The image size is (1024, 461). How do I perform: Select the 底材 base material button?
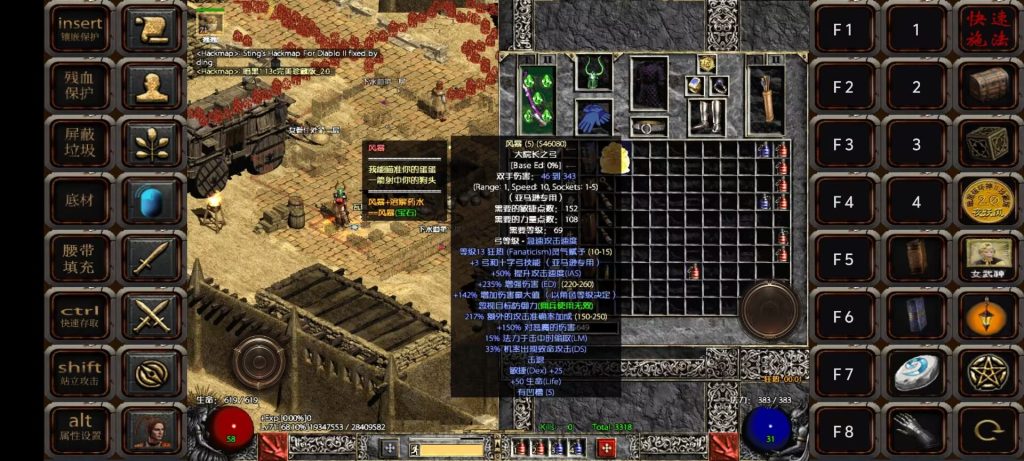(x=79, y=200)
